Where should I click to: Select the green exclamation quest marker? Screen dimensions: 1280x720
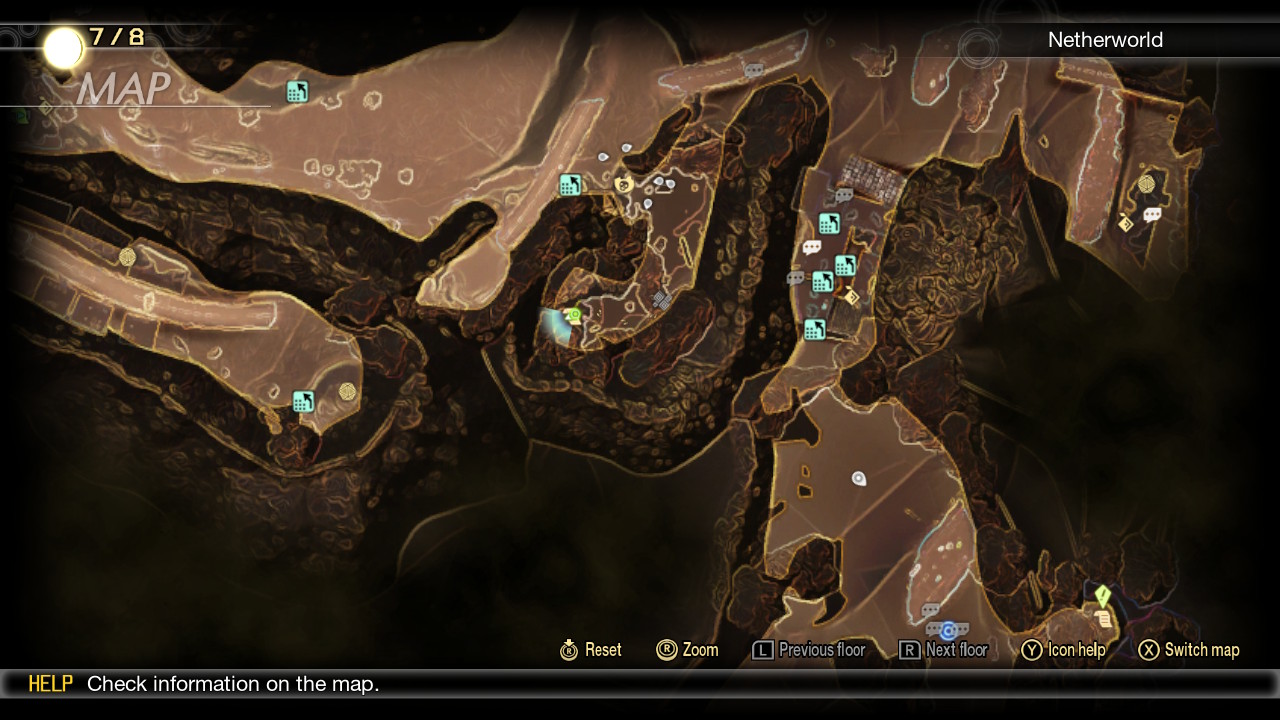point(1102,596)
